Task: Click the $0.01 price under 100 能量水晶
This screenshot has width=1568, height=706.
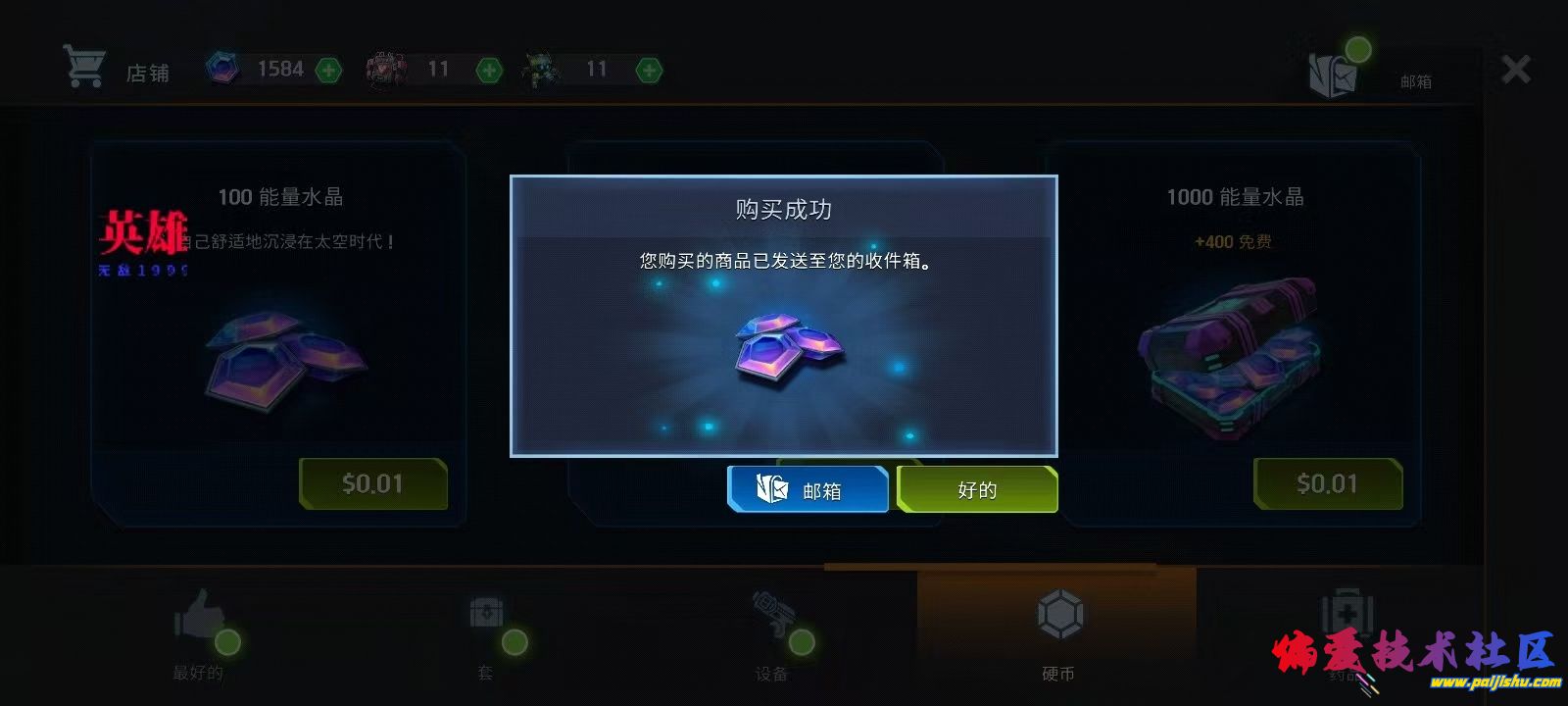Action: (x=373, y=483)
